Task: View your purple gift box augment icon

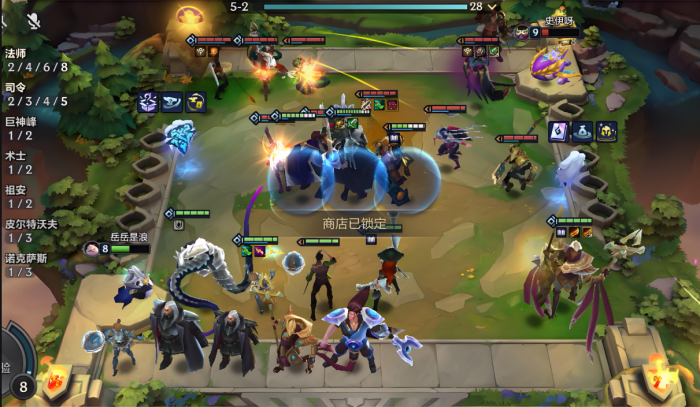Action: pos(149,101)
